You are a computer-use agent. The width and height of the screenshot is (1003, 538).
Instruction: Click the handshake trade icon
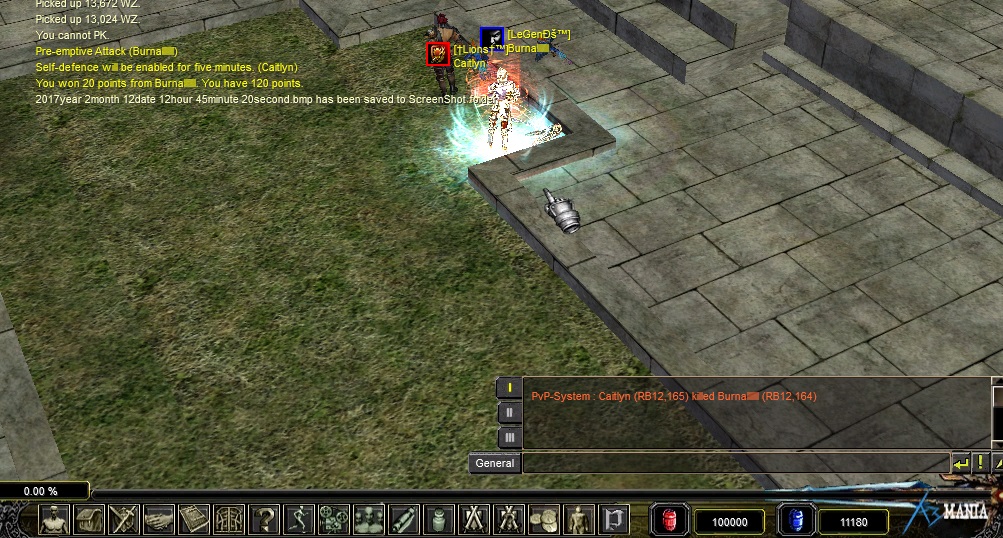pyautogui.click(x=158, y=520)
